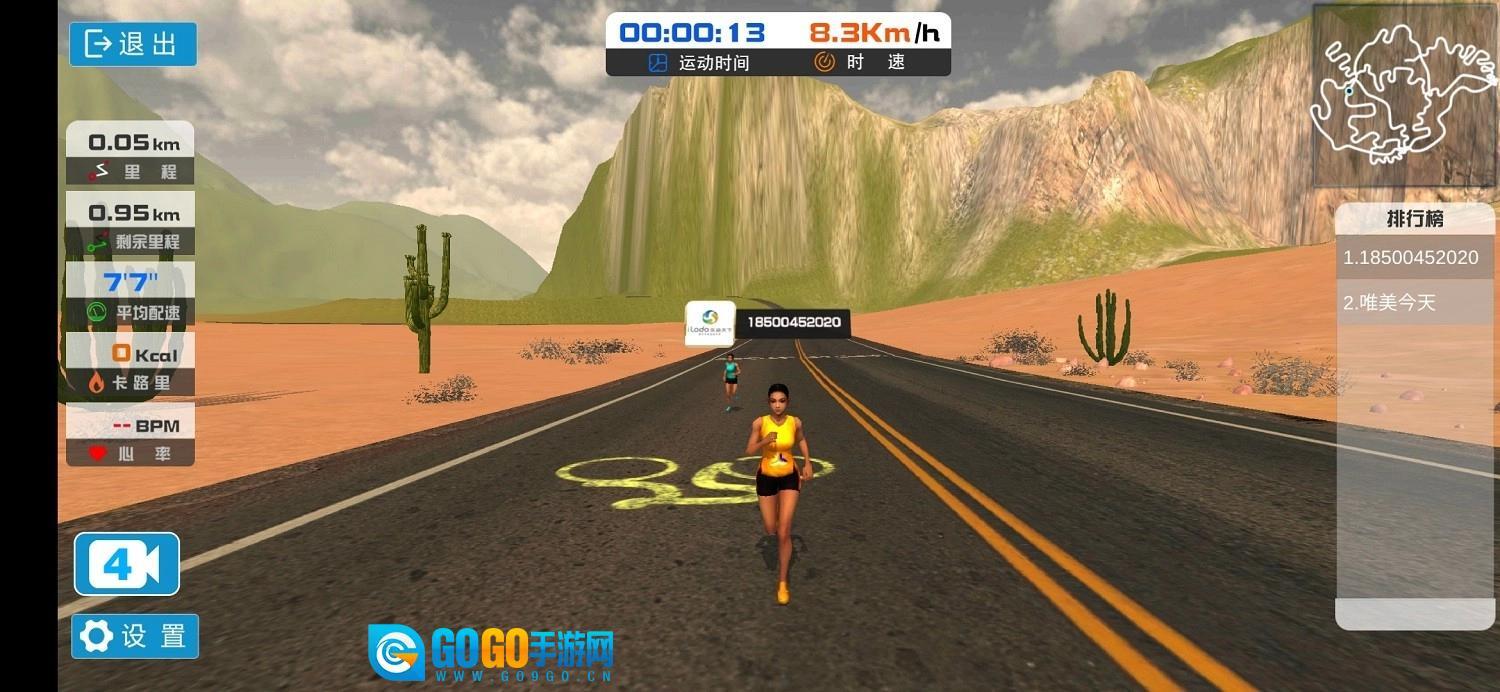
Task: Select leaderboard player 18500452020
Action: point(1411,258)
